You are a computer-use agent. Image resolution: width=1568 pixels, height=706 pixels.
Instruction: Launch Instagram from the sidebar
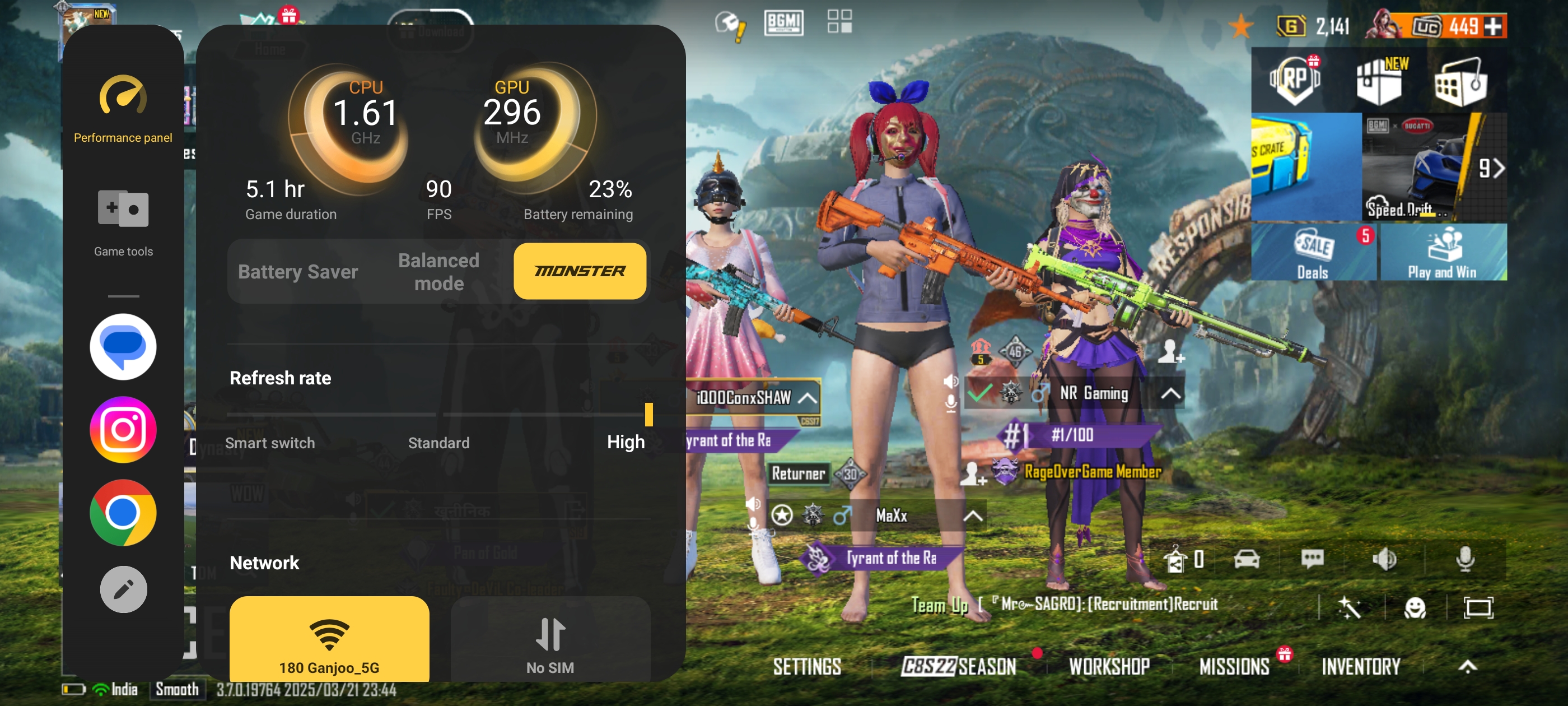pos(123,429)
